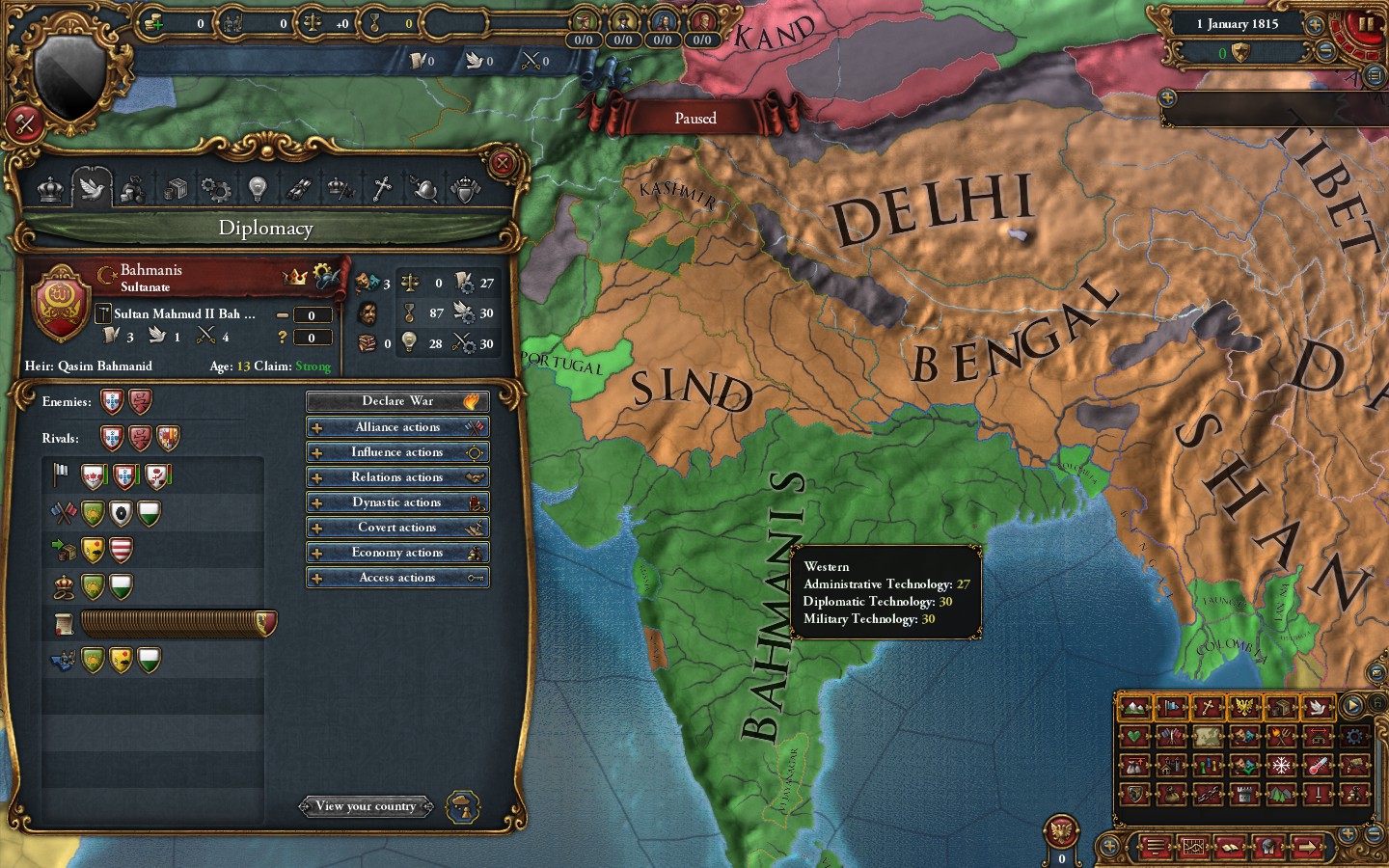The height and width of the screenshot is (868, 1389).
Task: Select the imperial eagle map mode
Action: click(1245, 709)
